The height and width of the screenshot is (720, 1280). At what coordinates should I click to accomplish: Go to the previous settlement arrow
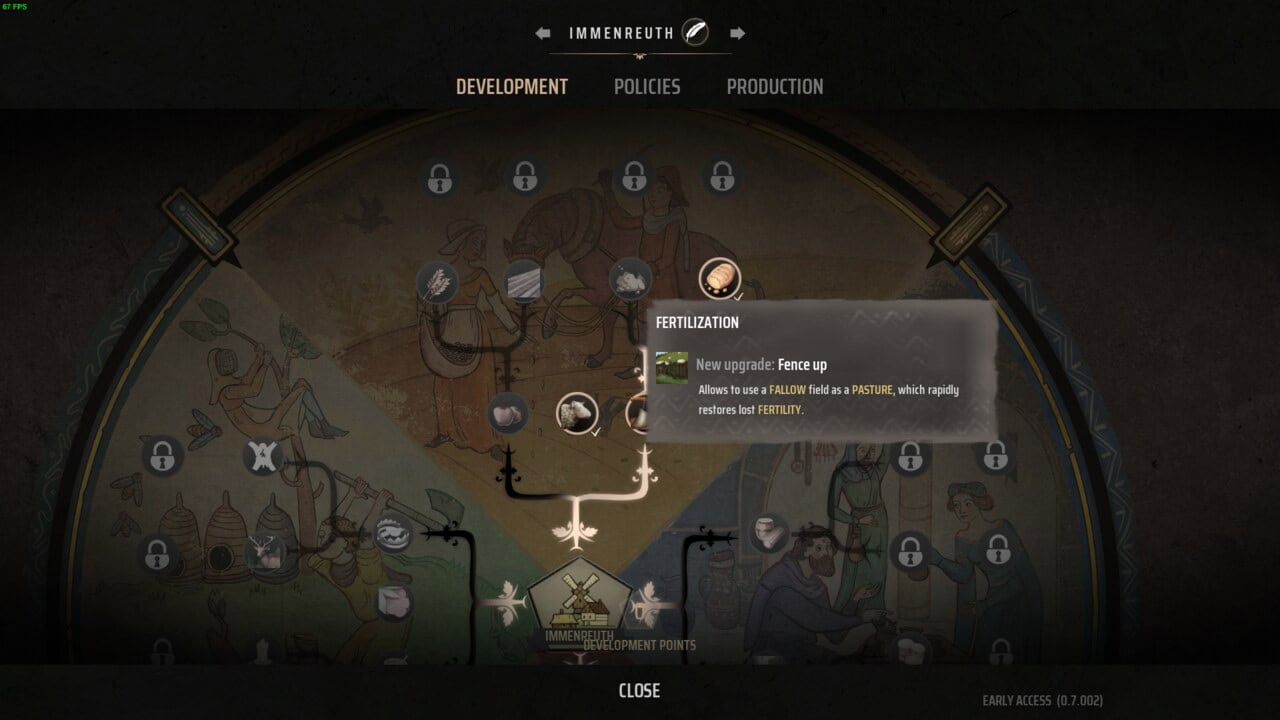coord(542,33)
